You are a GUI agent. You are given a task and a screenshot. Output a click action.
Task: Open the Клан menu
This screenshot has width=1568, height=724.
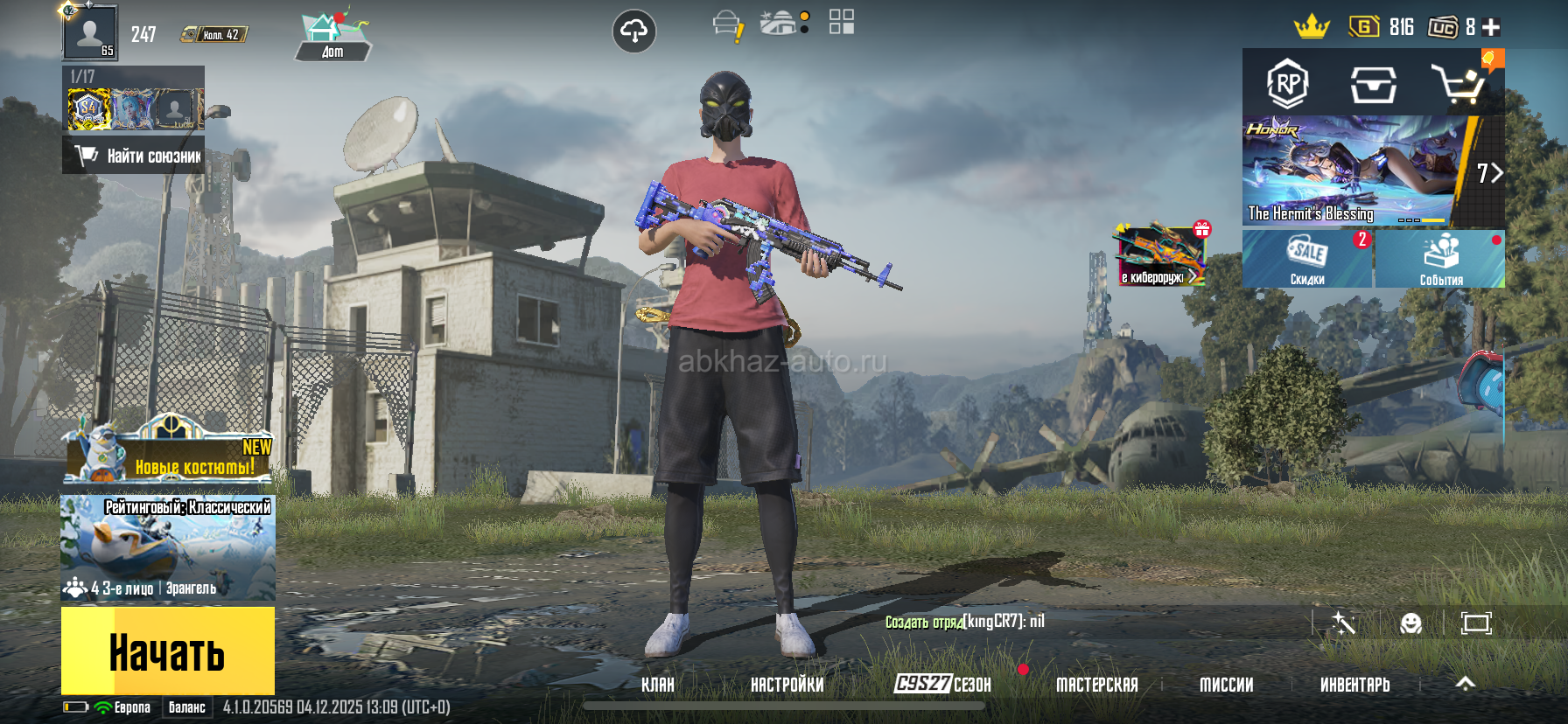(x=658, y=685)
